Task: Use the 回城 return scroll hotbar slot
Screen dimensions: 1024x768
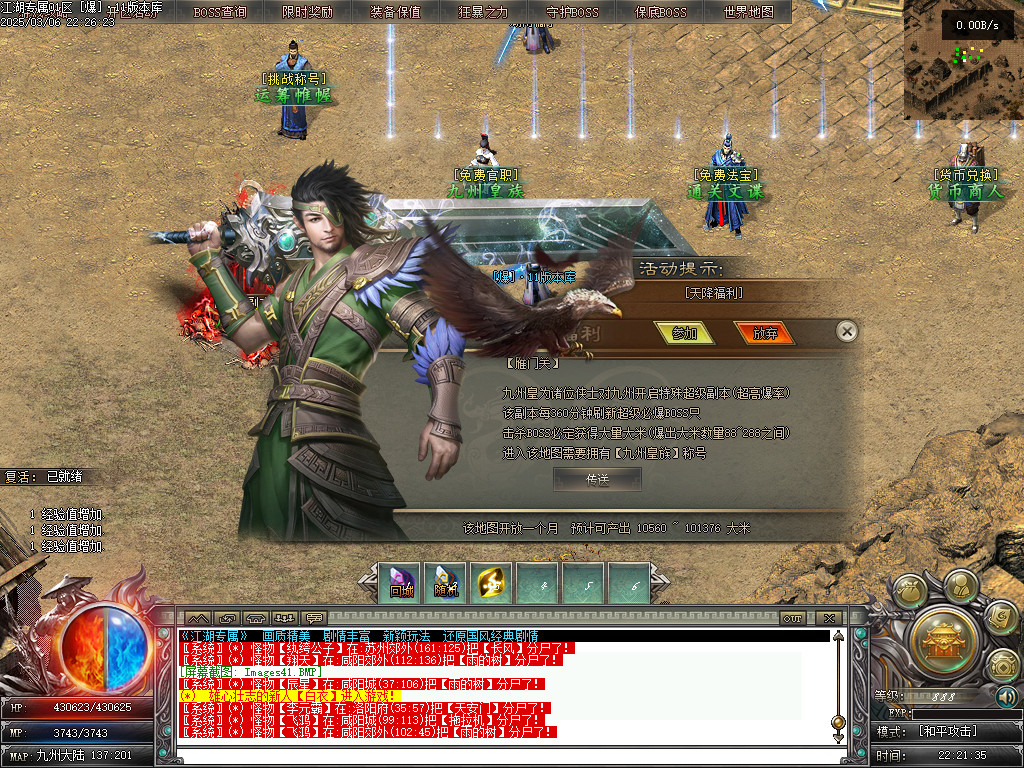Action: pos(401,584)
